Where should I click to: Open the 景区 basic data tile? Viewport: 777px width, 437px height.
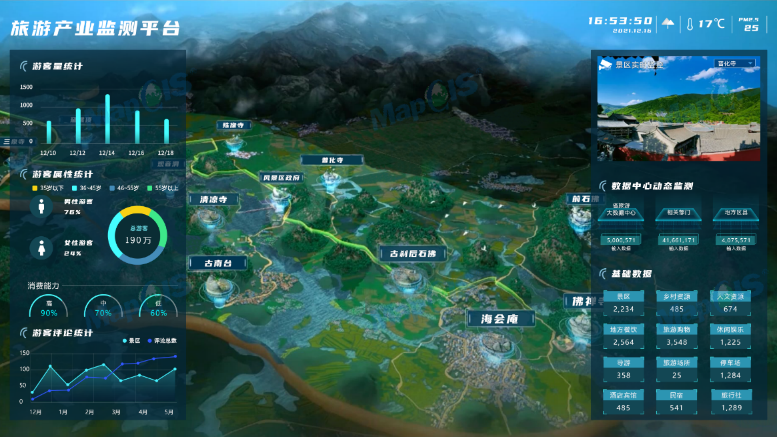tap(624, 303)
